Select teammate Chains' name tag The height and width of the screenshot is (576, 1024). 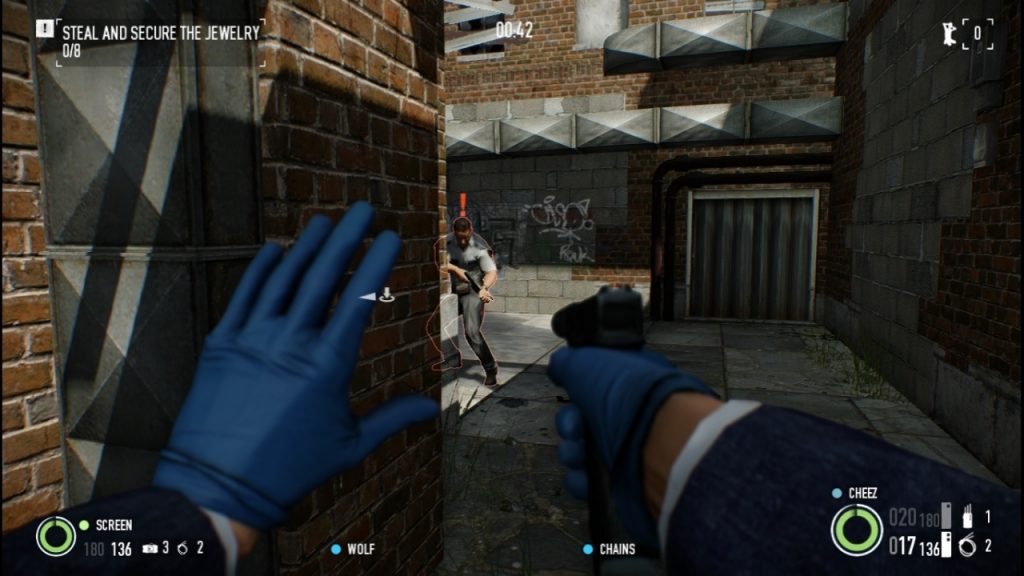[x=617, y=549]
